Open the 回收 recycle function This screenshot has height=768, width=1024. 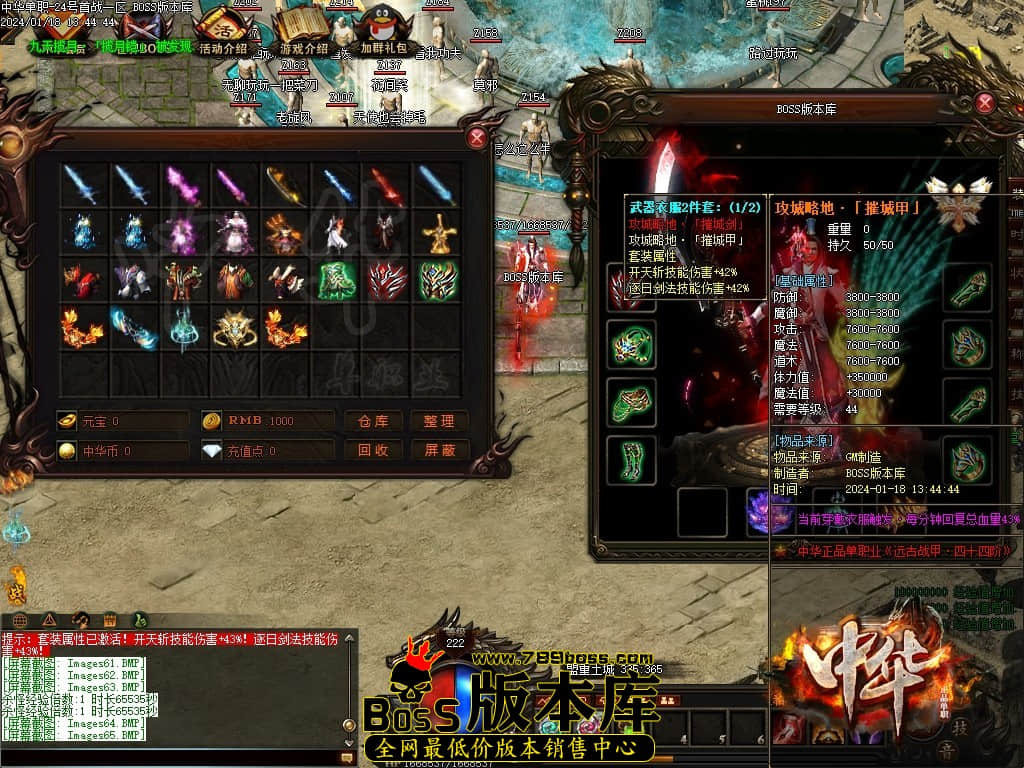[x=372, y=451]
